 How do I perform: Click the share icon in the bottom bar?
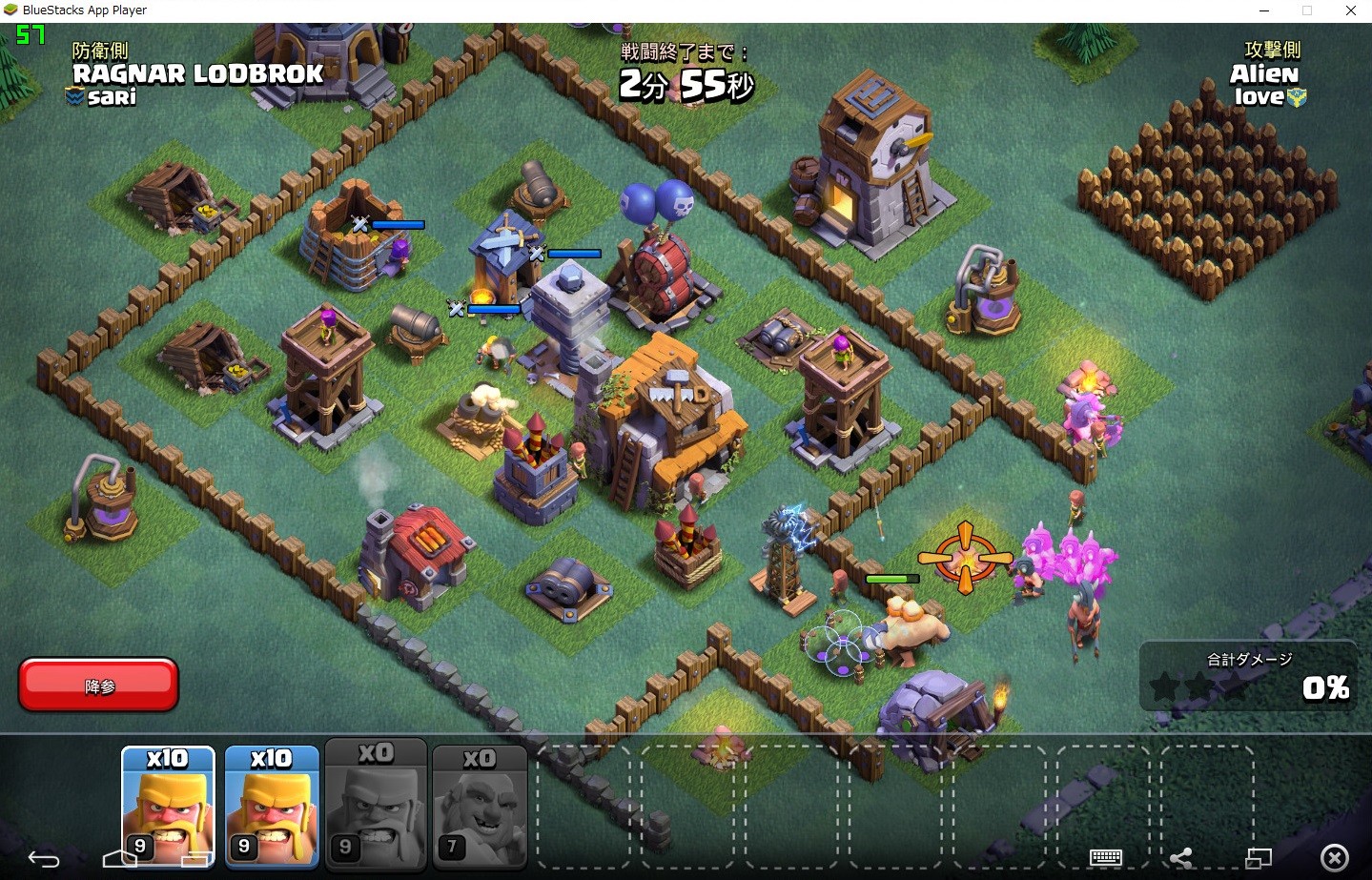(1181, 858)
